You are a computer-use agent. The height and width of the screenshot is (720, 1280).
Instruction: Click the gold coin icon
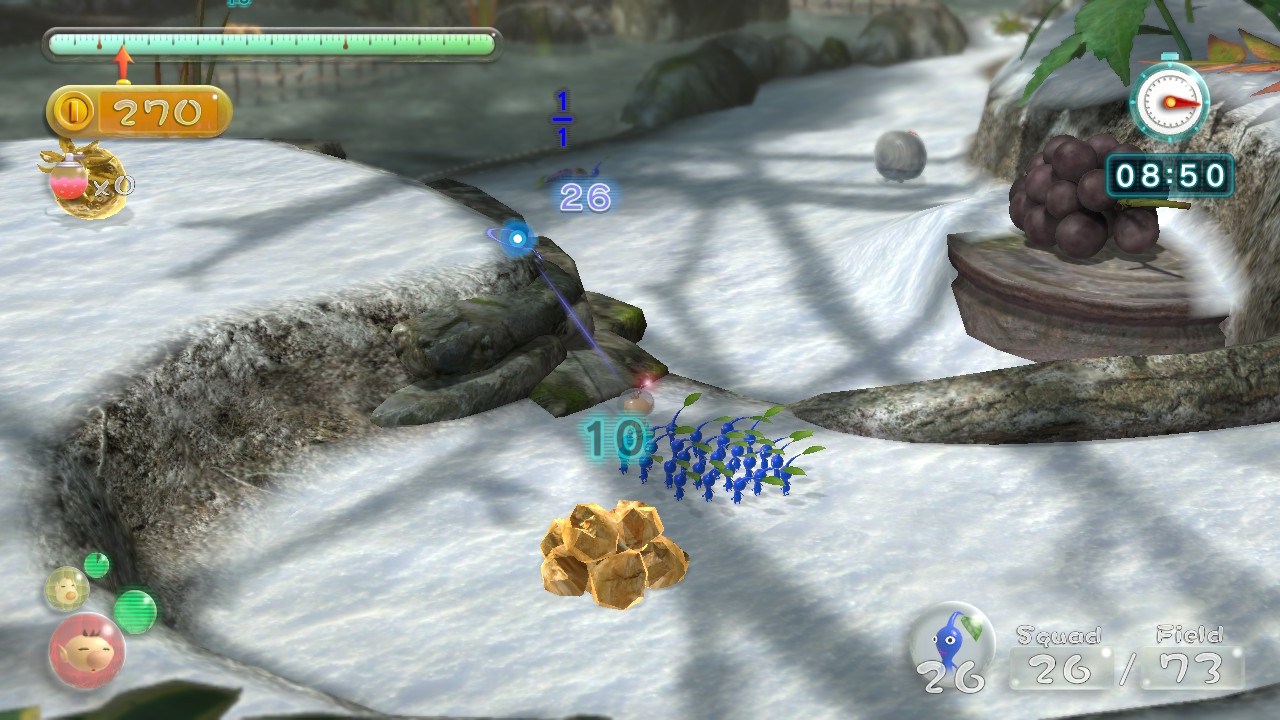click(x=74, y=112)
